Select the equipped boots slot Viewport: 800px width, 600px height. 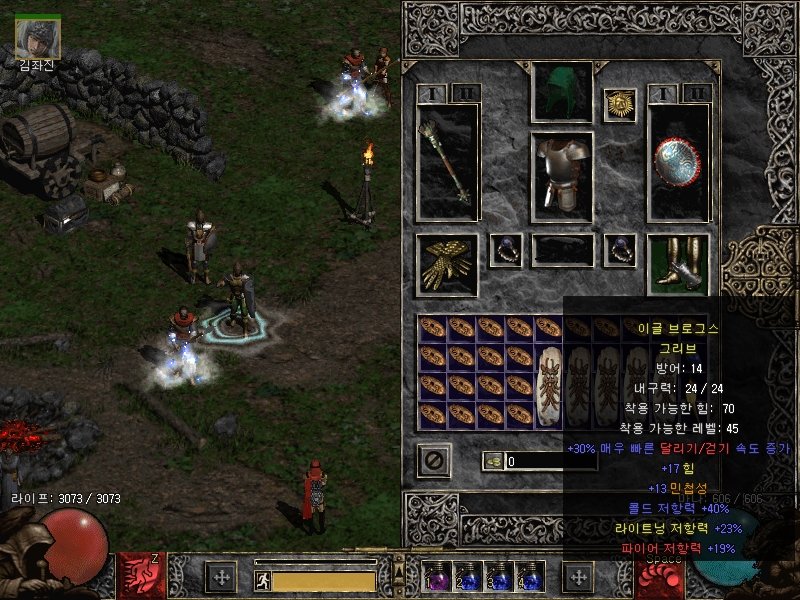click(x=678, y=265)
